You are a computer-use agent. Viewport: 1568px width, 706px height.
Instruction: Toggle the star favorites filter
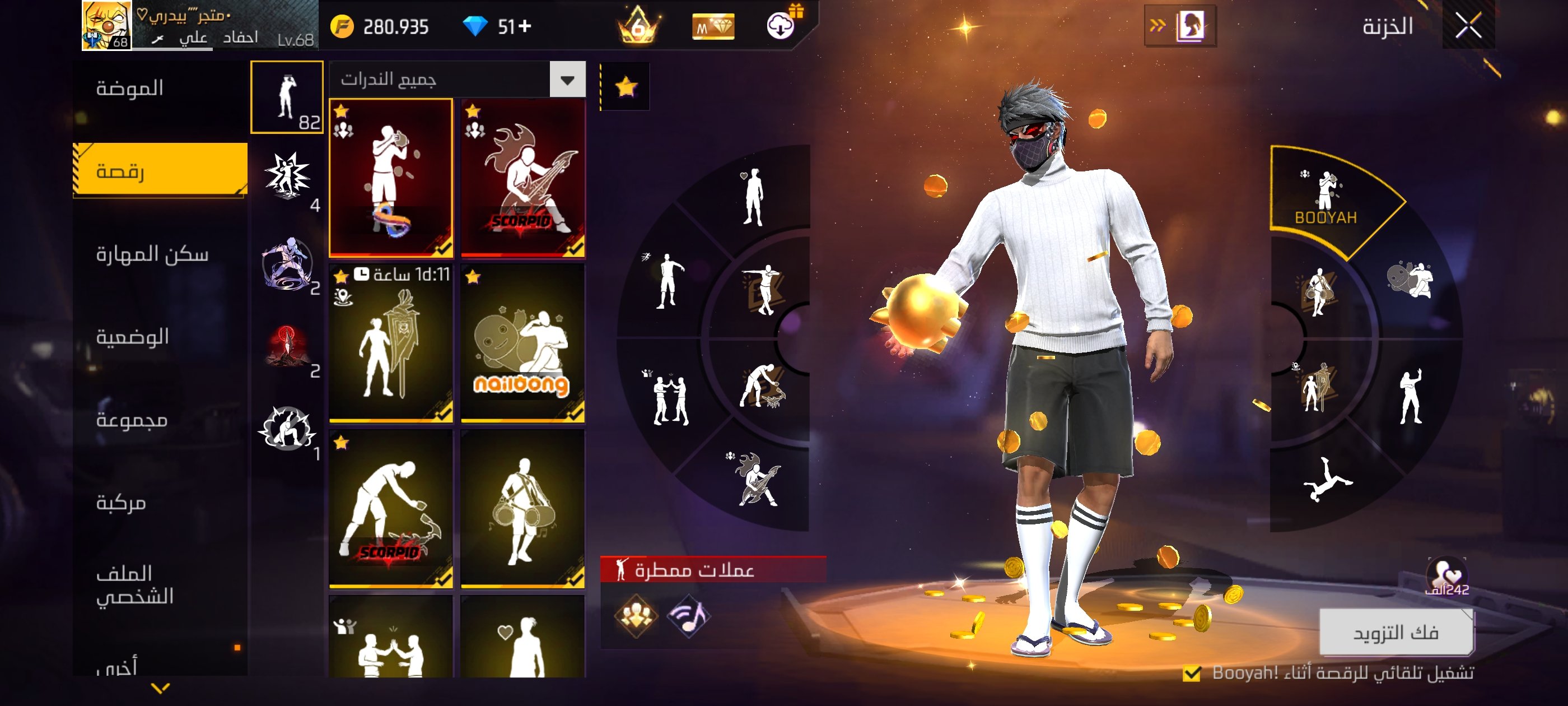[x=626, y=87]
